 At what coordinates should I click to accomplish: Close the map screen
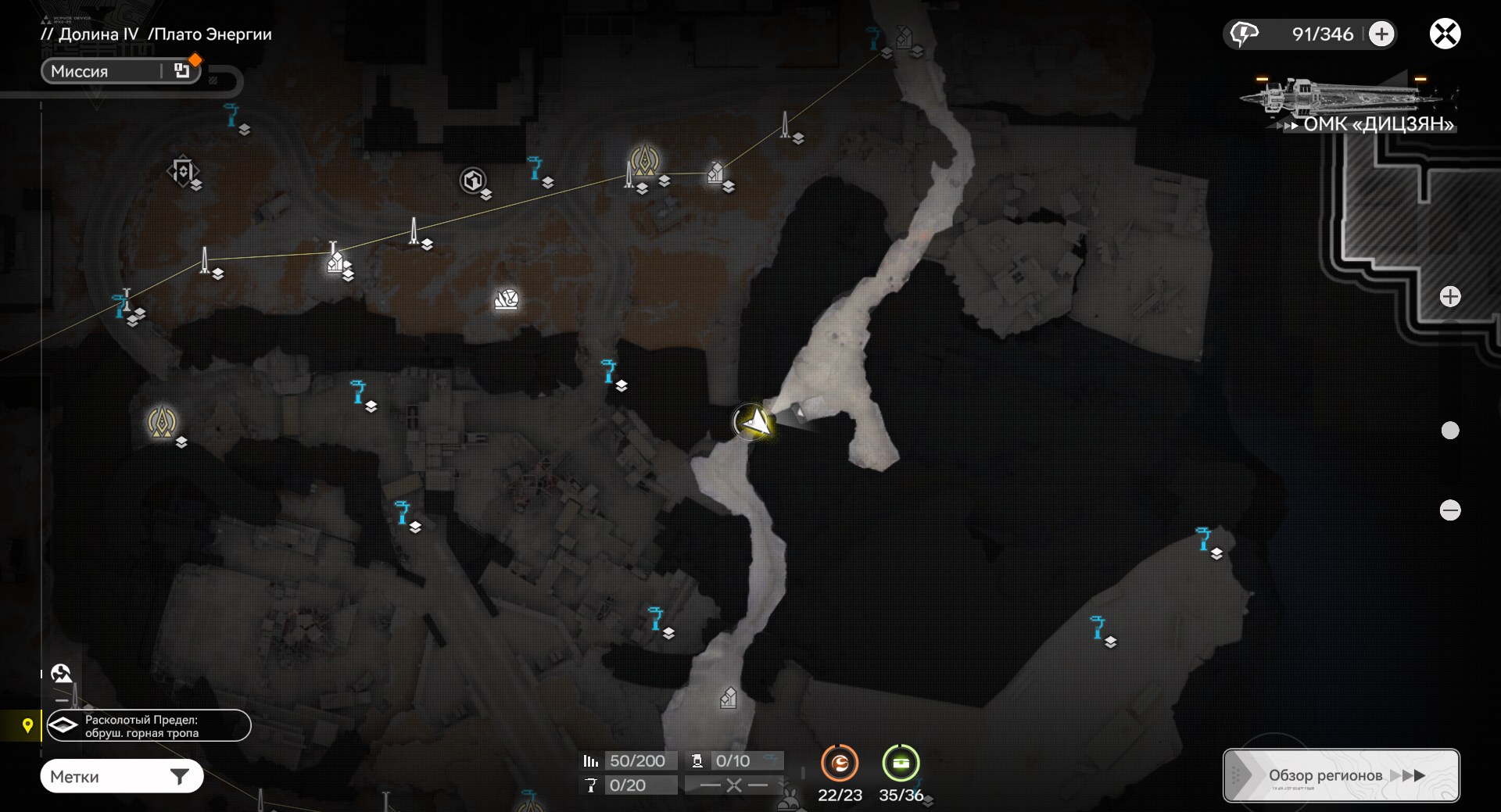click(1445, 34)
